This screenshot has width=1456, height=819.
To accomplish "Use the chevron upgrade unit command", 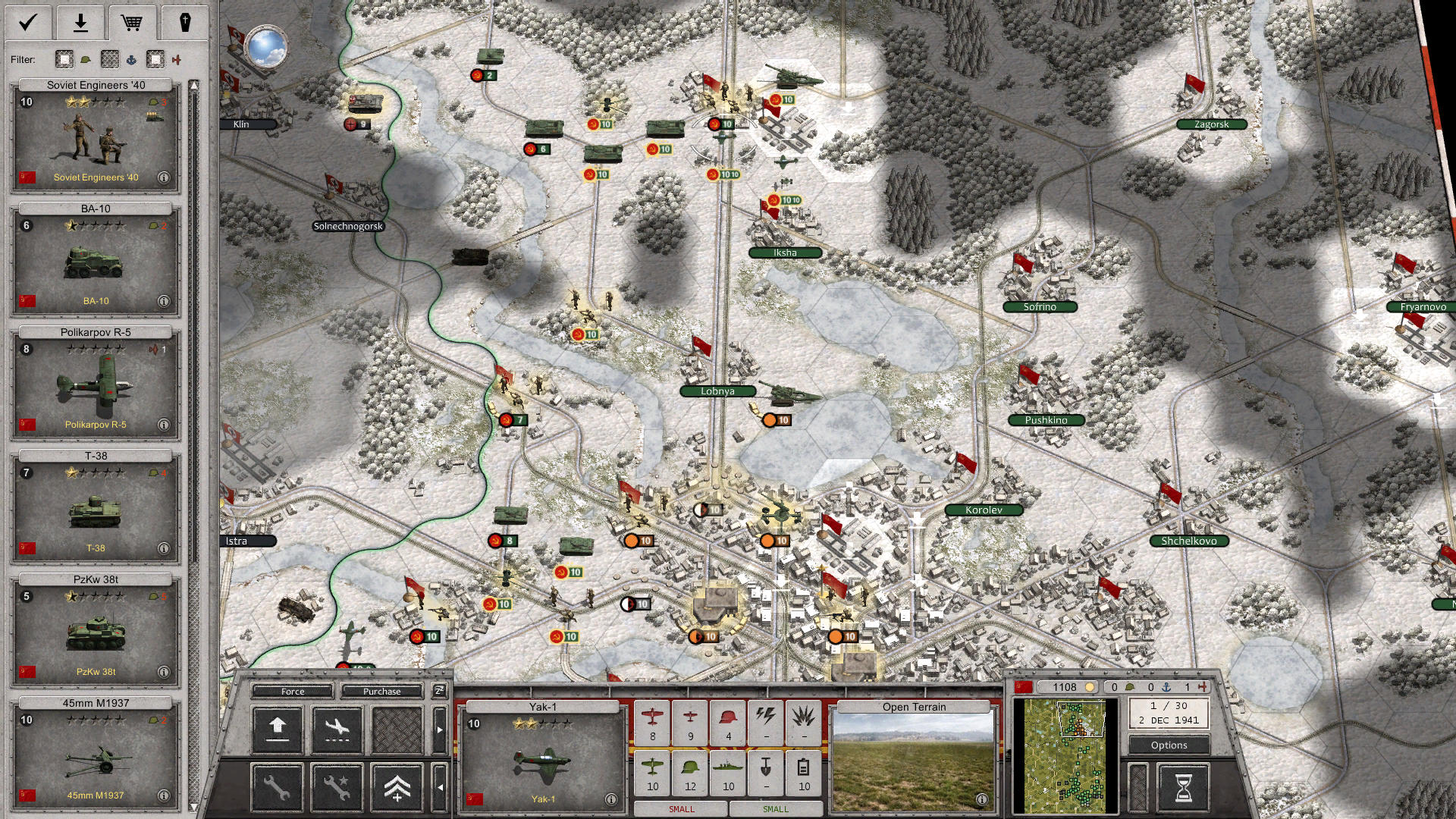I will pyautogui.click(x=397, y=788).
